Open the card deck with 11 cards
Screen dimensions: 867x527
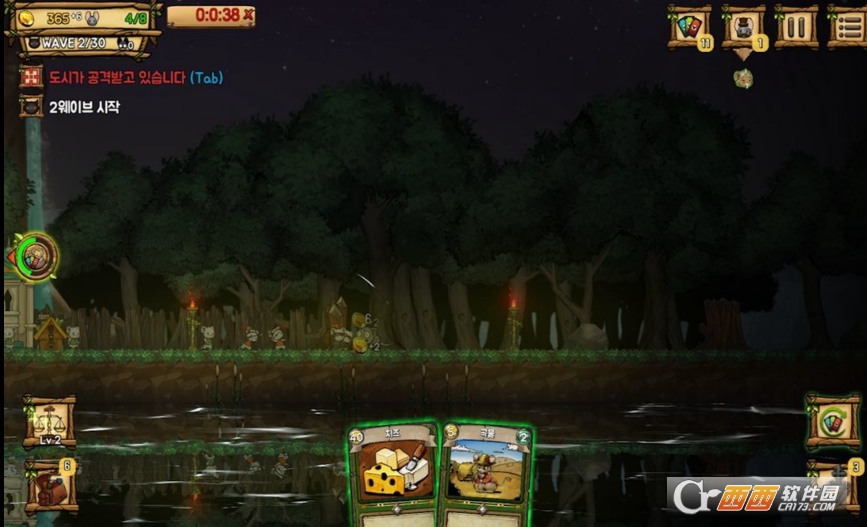[690, 26]
